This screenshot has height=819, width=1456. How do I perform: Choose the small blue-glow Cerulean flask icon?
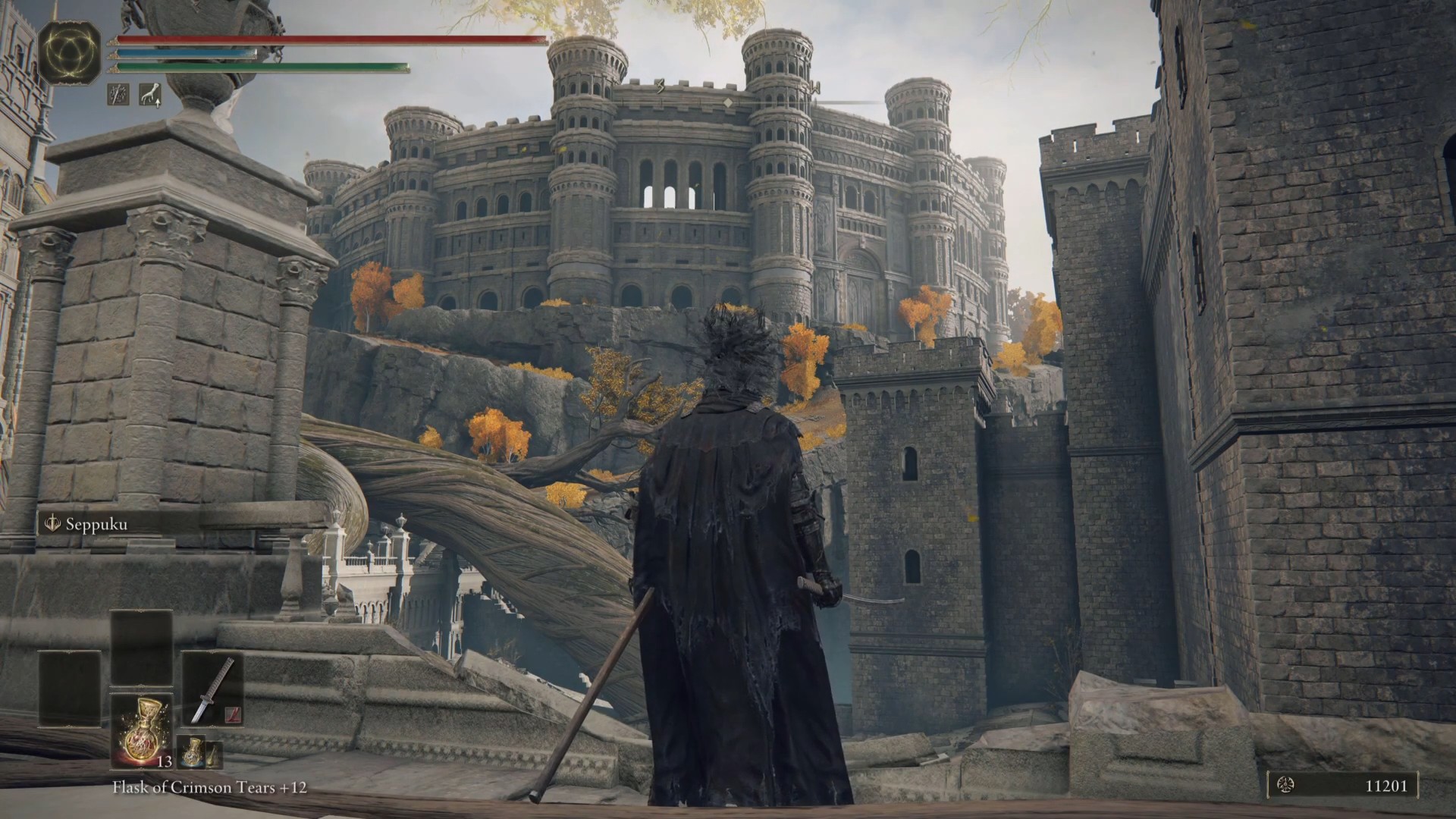(191, 751)
